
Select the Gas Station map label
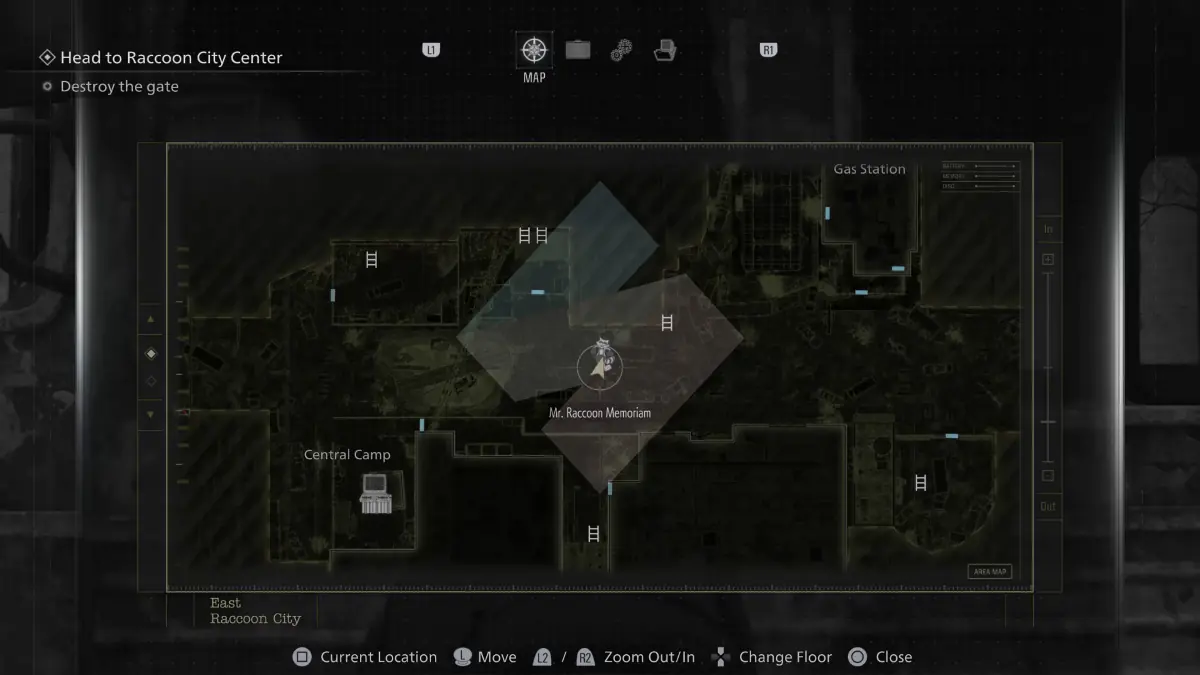coord(869,169)
